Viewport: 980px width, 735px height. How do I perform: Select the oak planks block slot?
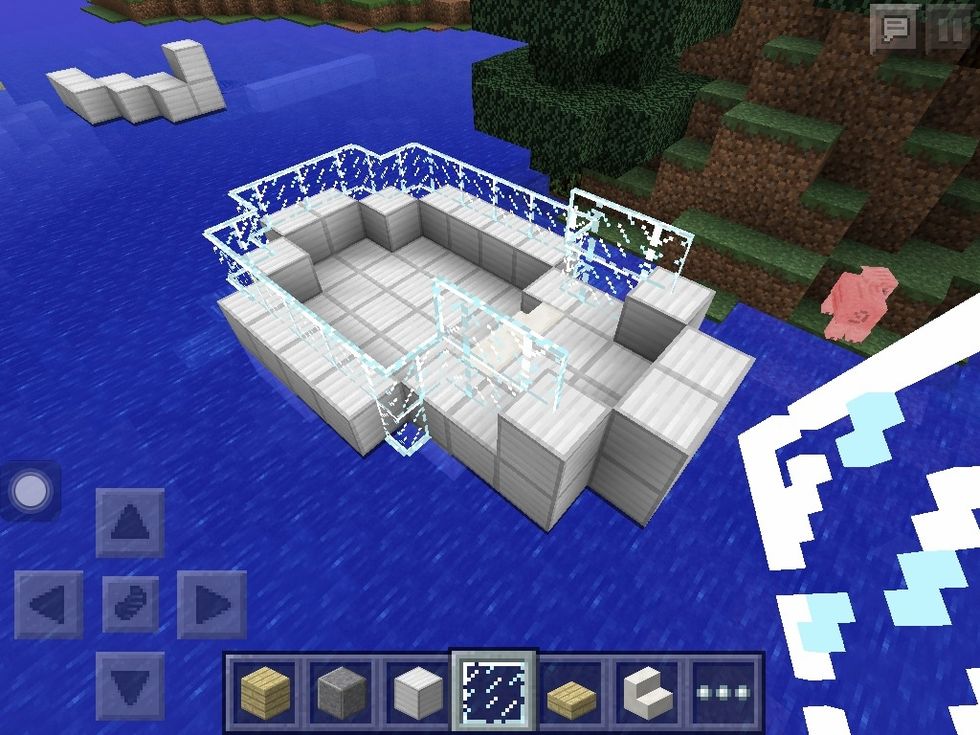click(265, 690)
